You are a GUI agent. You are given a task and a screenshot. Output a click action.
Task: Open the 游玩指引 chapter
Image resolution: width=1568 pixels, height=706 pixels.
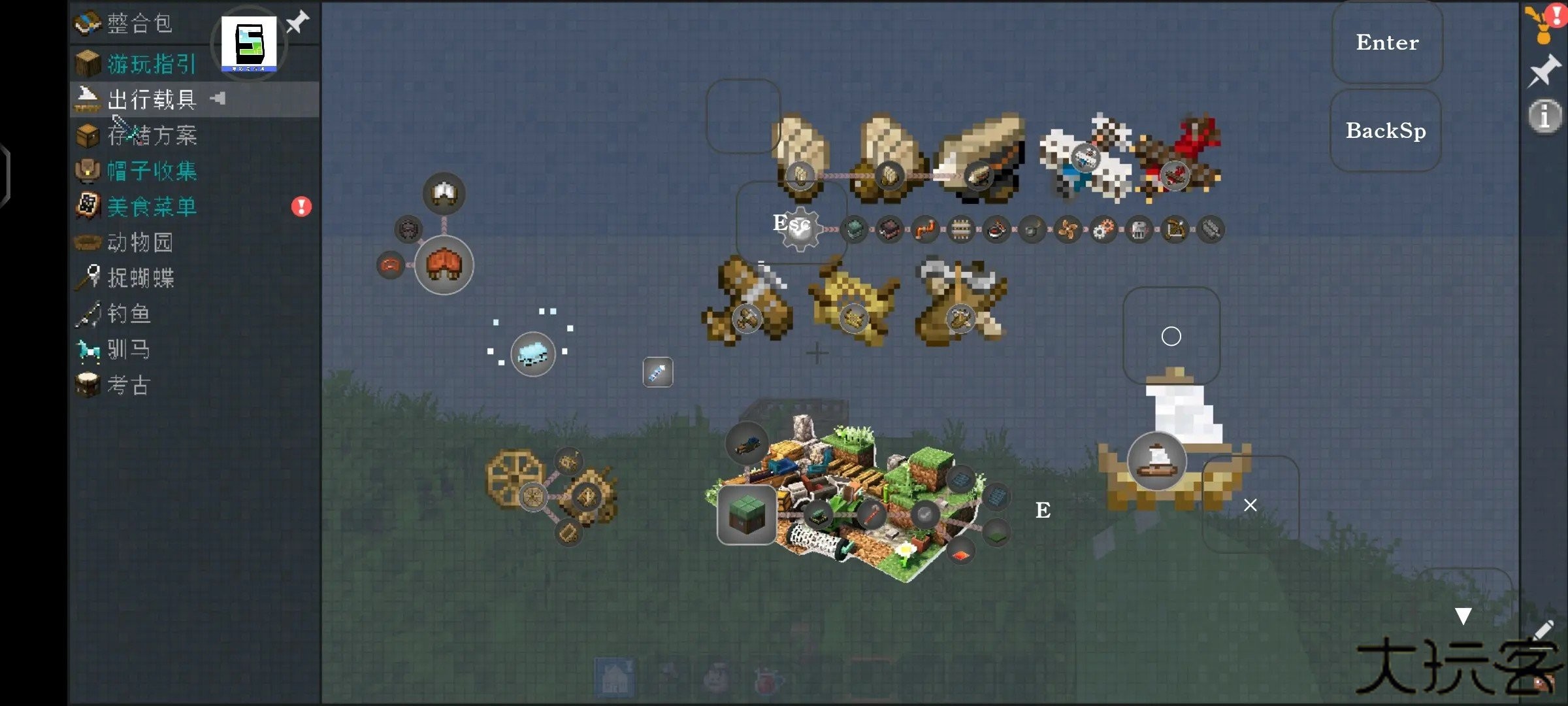pyautogui.click(x=152, y=64)
